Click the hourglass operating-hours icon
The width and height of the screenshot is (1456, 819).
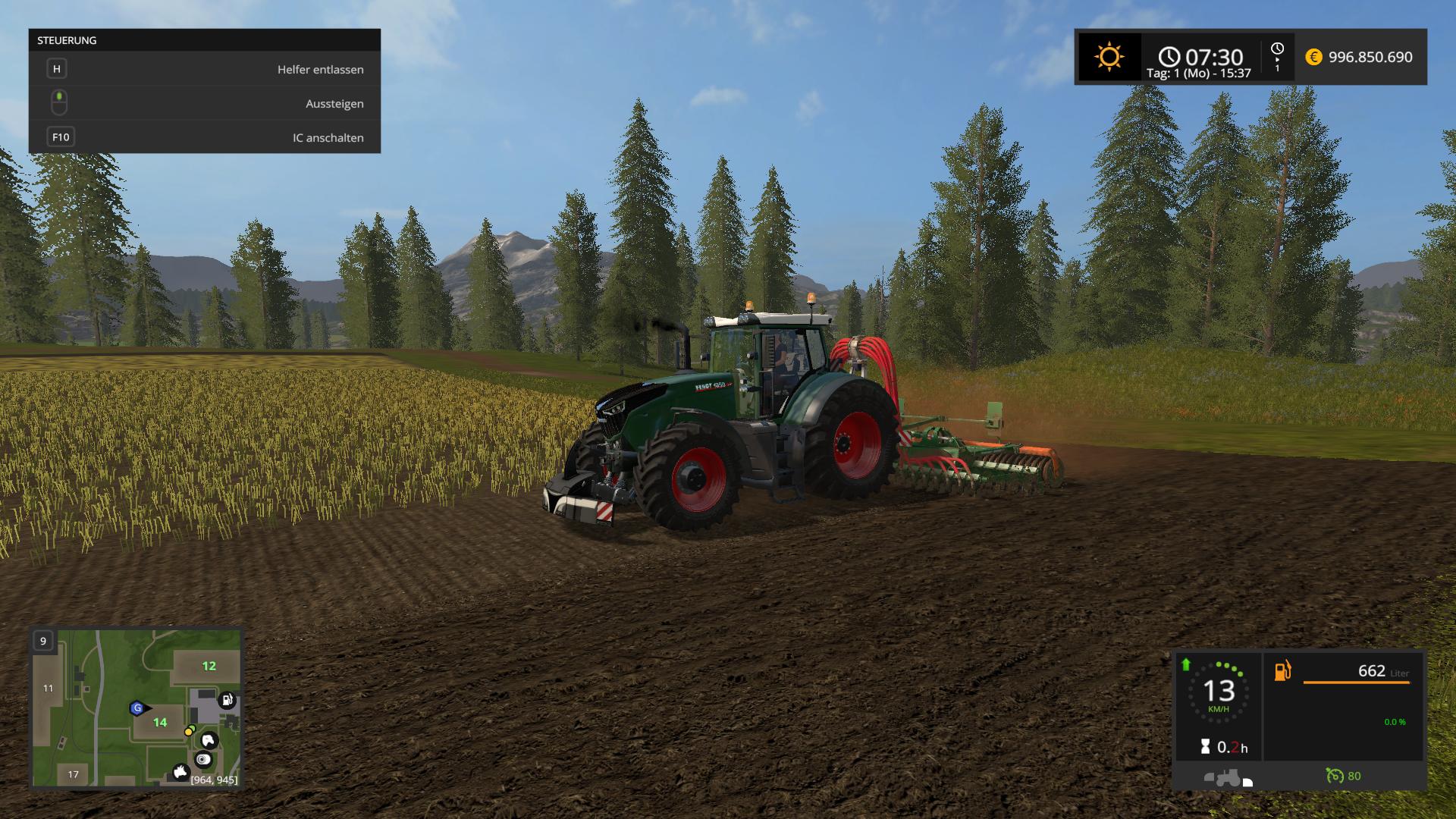point(1206,747)
